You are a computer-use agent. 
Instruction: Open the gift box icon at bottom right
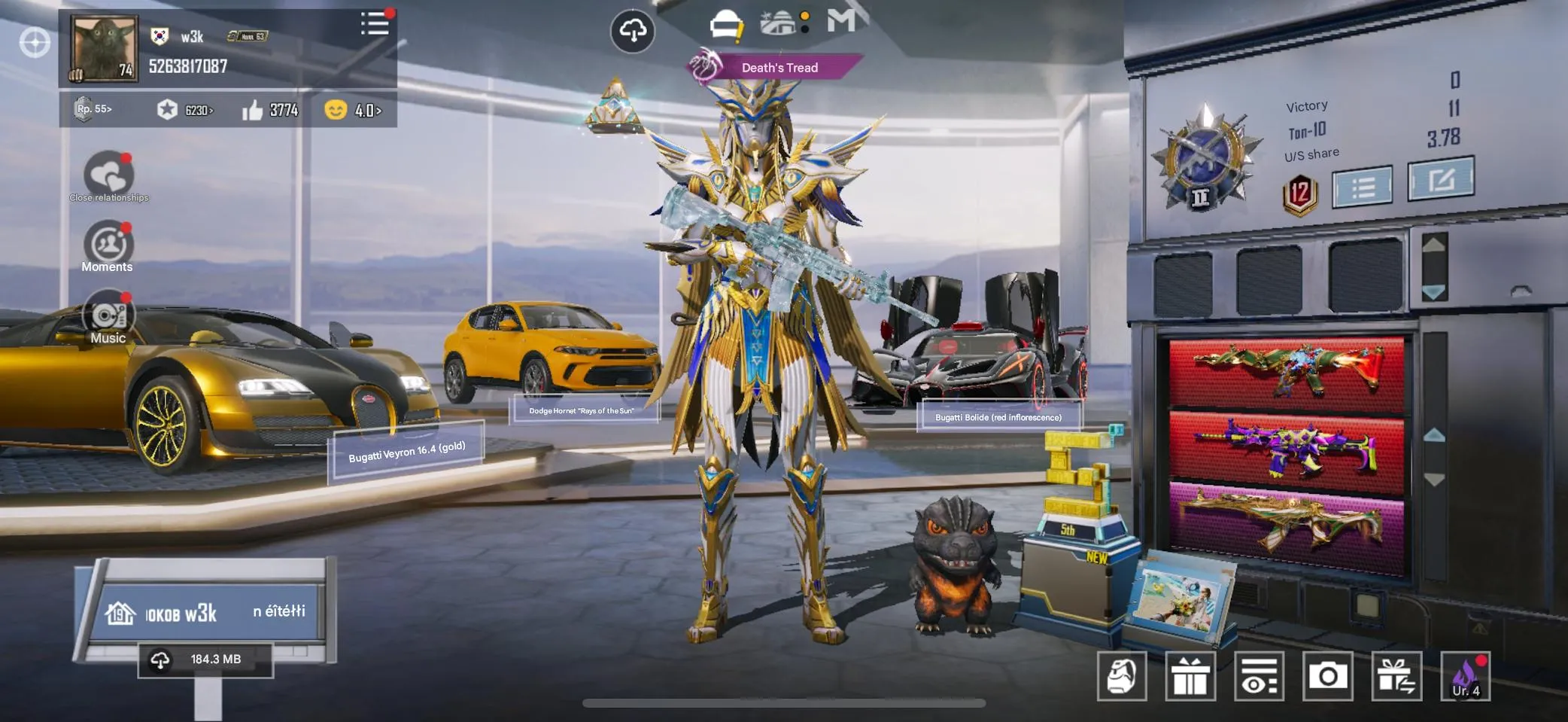click(1191, 676)
